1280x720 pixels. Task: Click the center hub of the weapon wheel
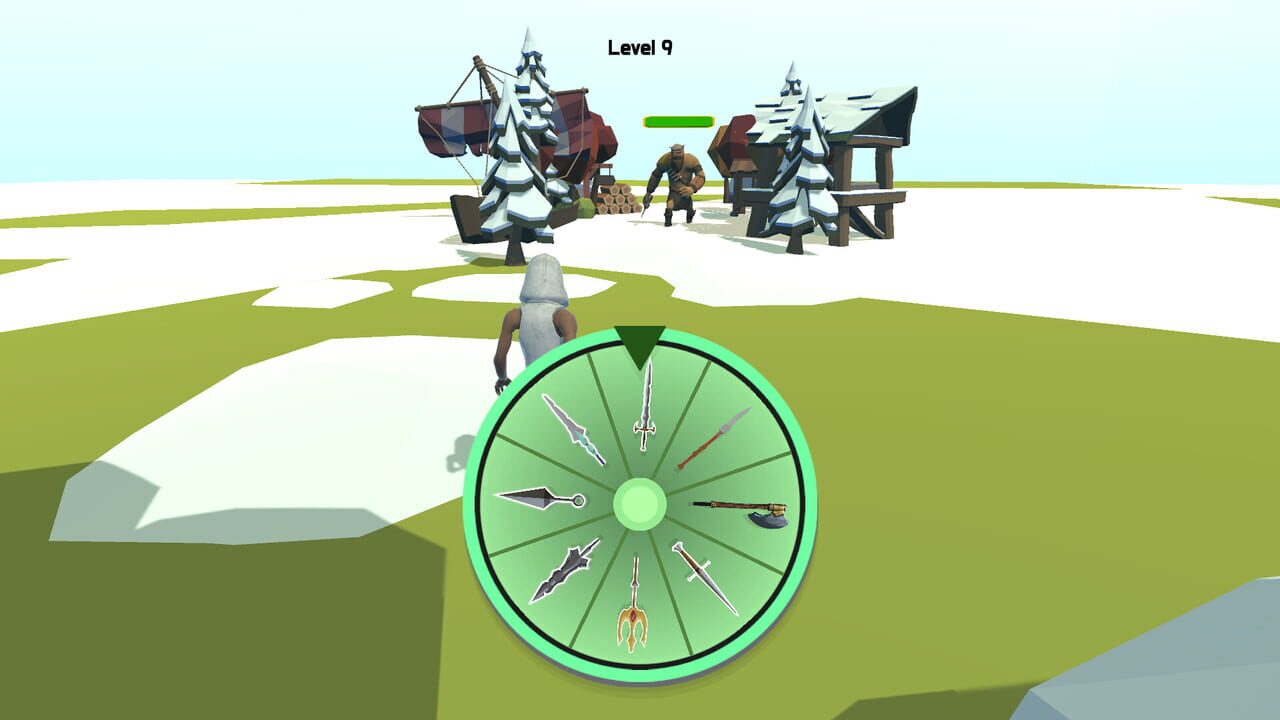640,505
